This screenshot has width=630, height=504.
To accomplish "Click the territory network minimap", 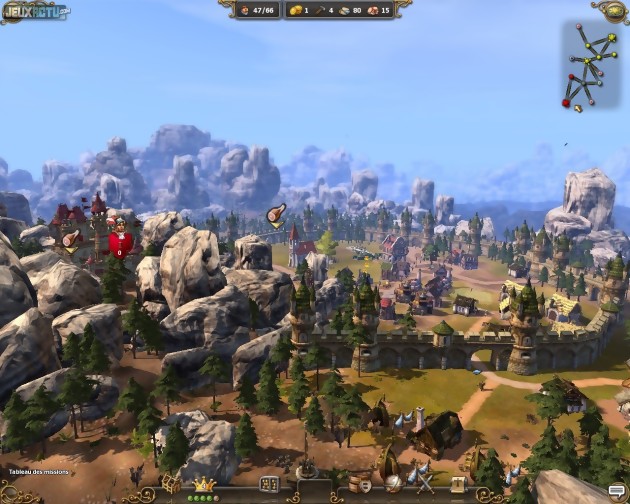I will (x=589, y=66).
